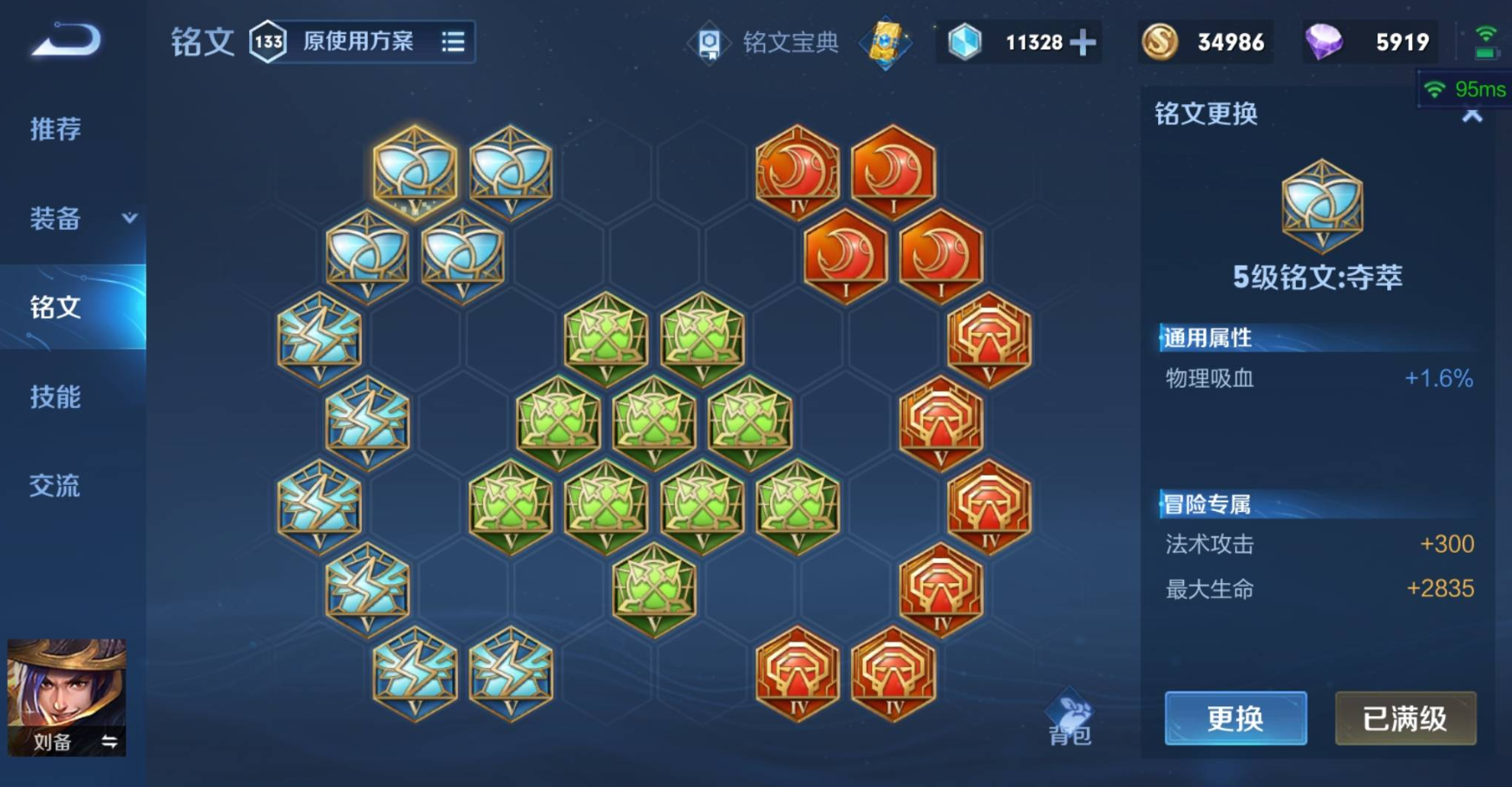
Task: Switch to the 交流 tab
Action: [x=56, y=486]
